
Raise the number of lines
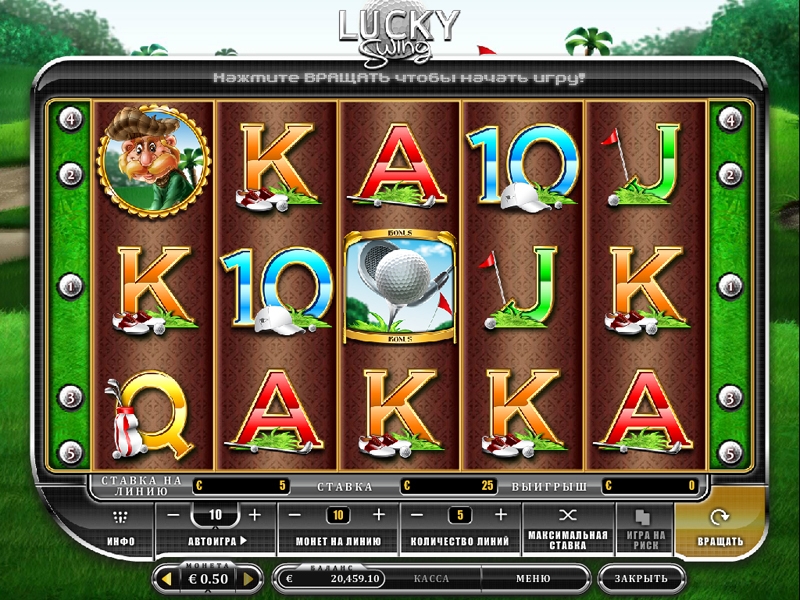(x=500, y=515)
